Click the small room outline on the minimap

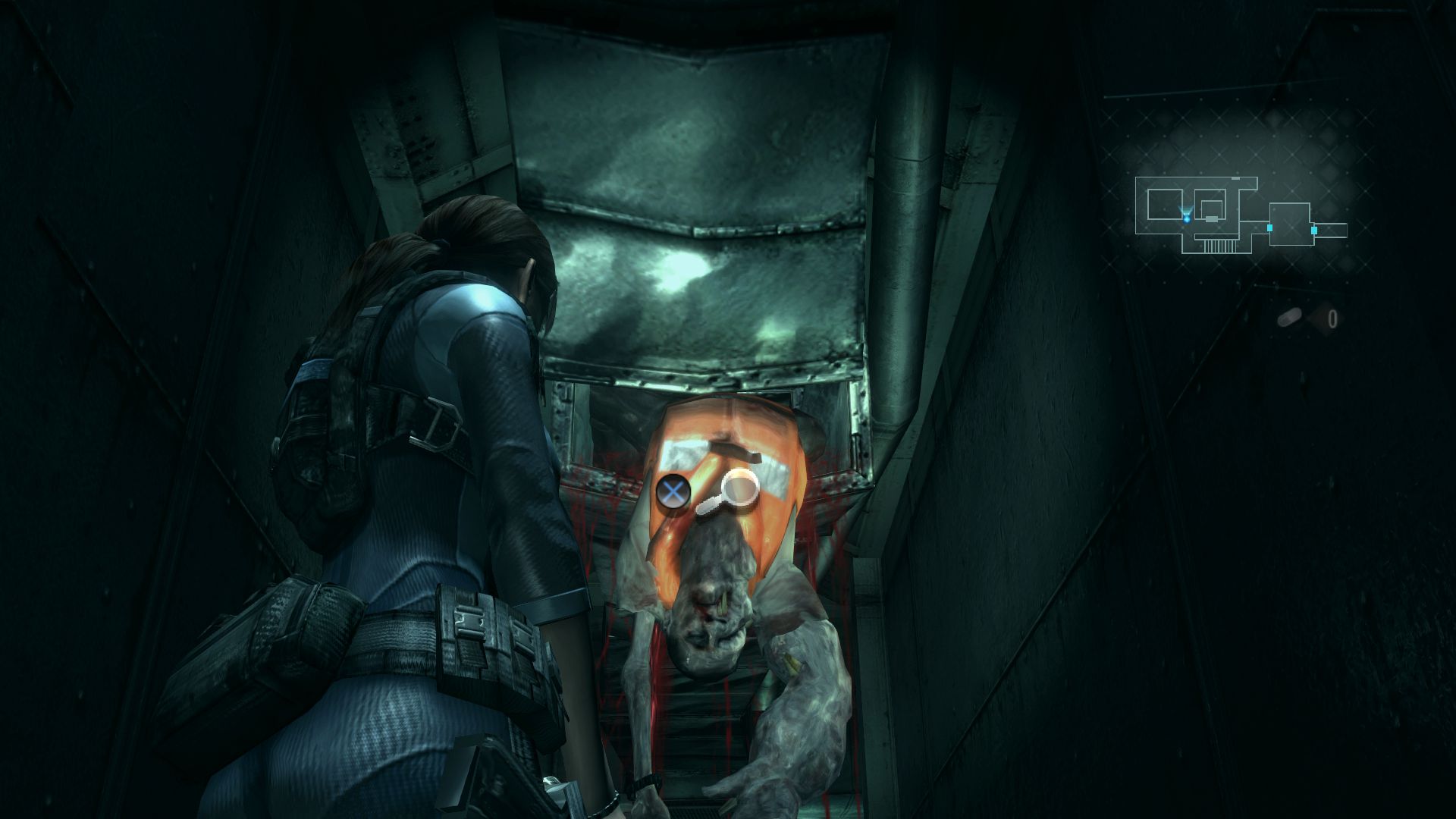click(x=1212, y=211)
